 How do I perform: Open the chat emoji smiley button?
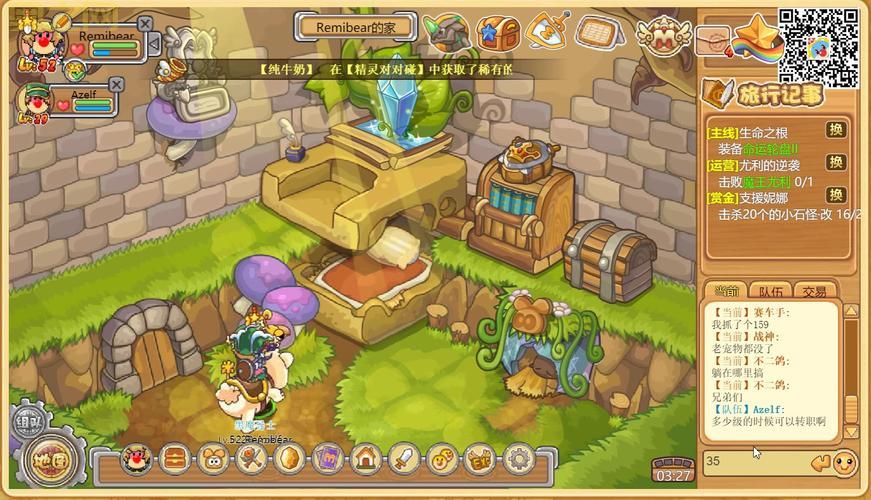845,462
